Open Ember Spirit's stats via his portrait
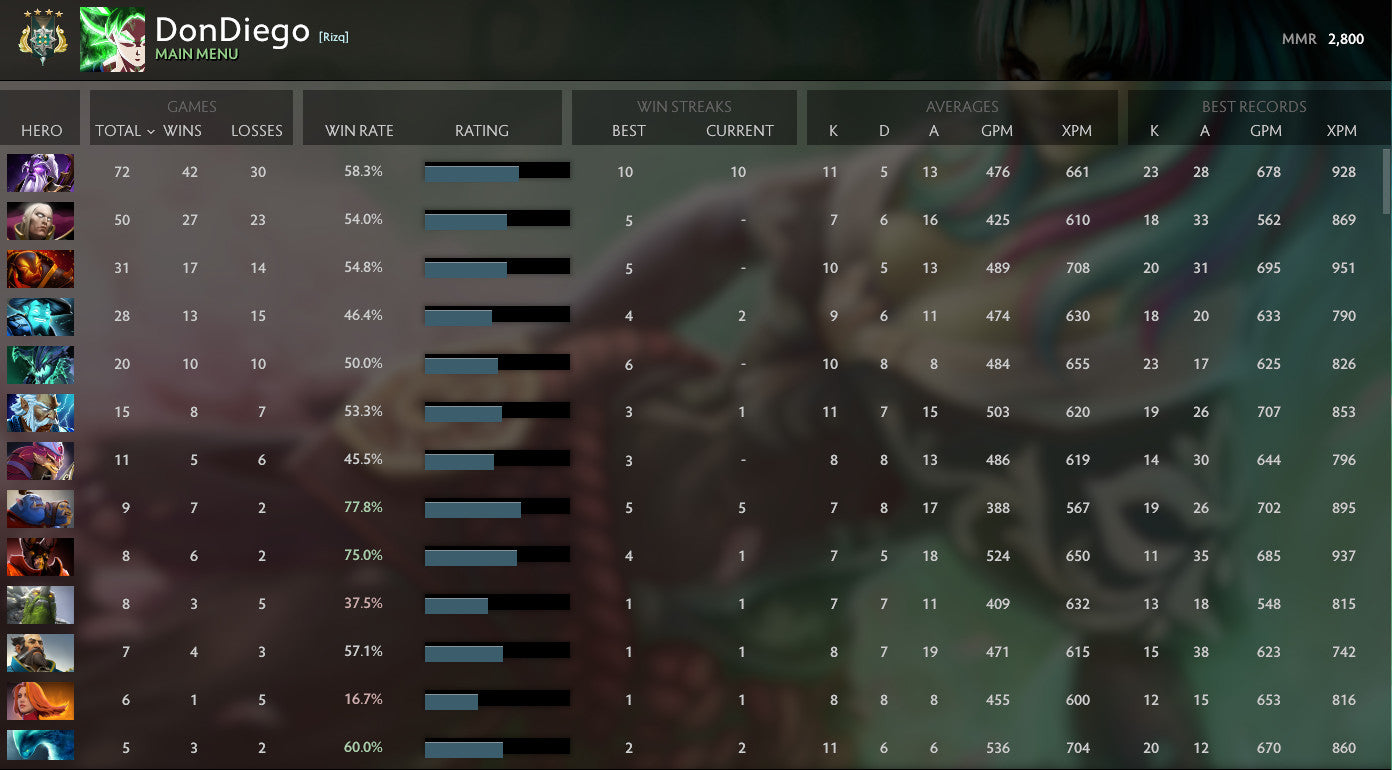Screen dimensions: 1392x770 (40, 268)
